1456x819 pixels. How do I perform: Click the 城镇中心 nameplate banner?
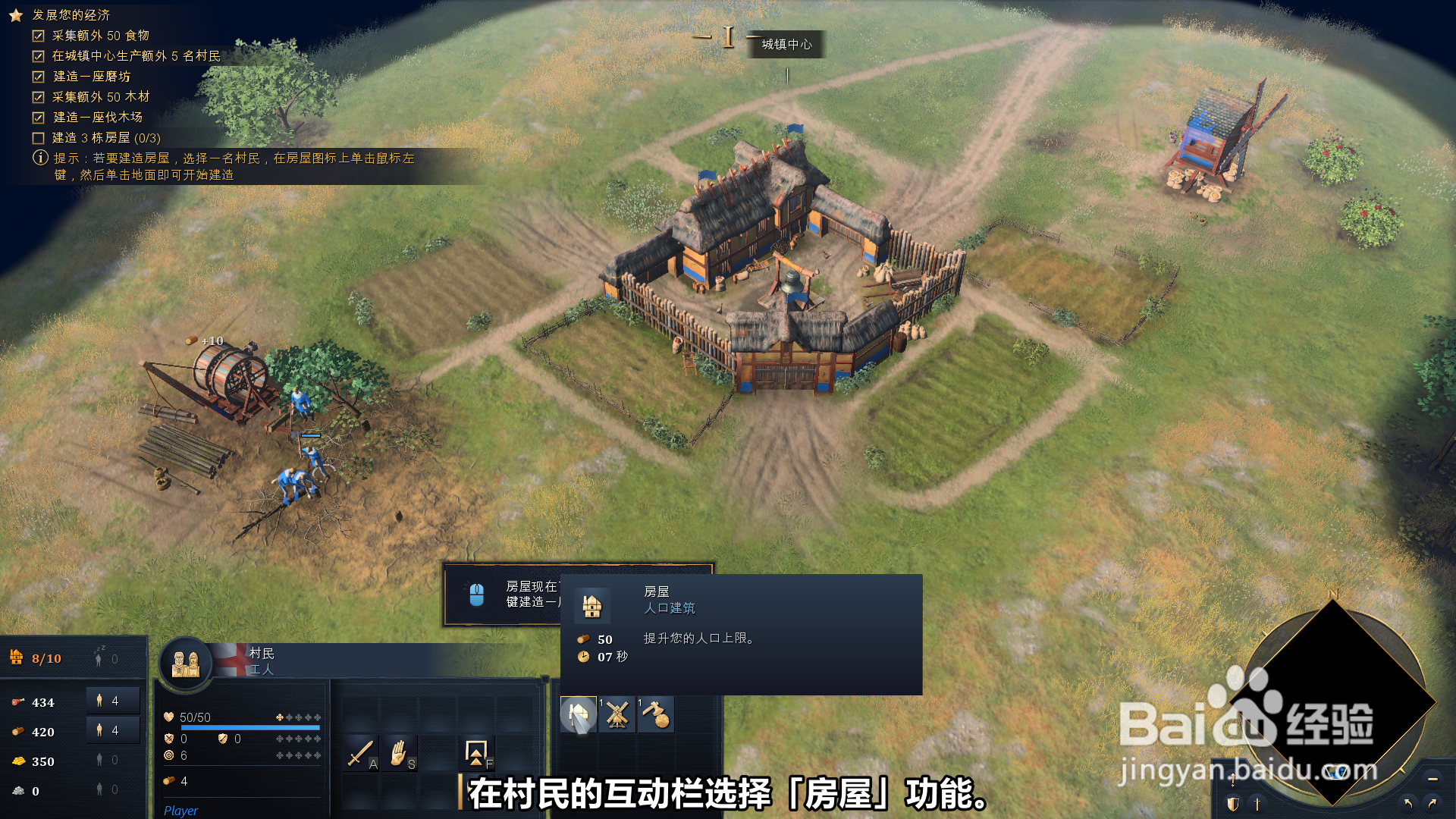point(786,45)
